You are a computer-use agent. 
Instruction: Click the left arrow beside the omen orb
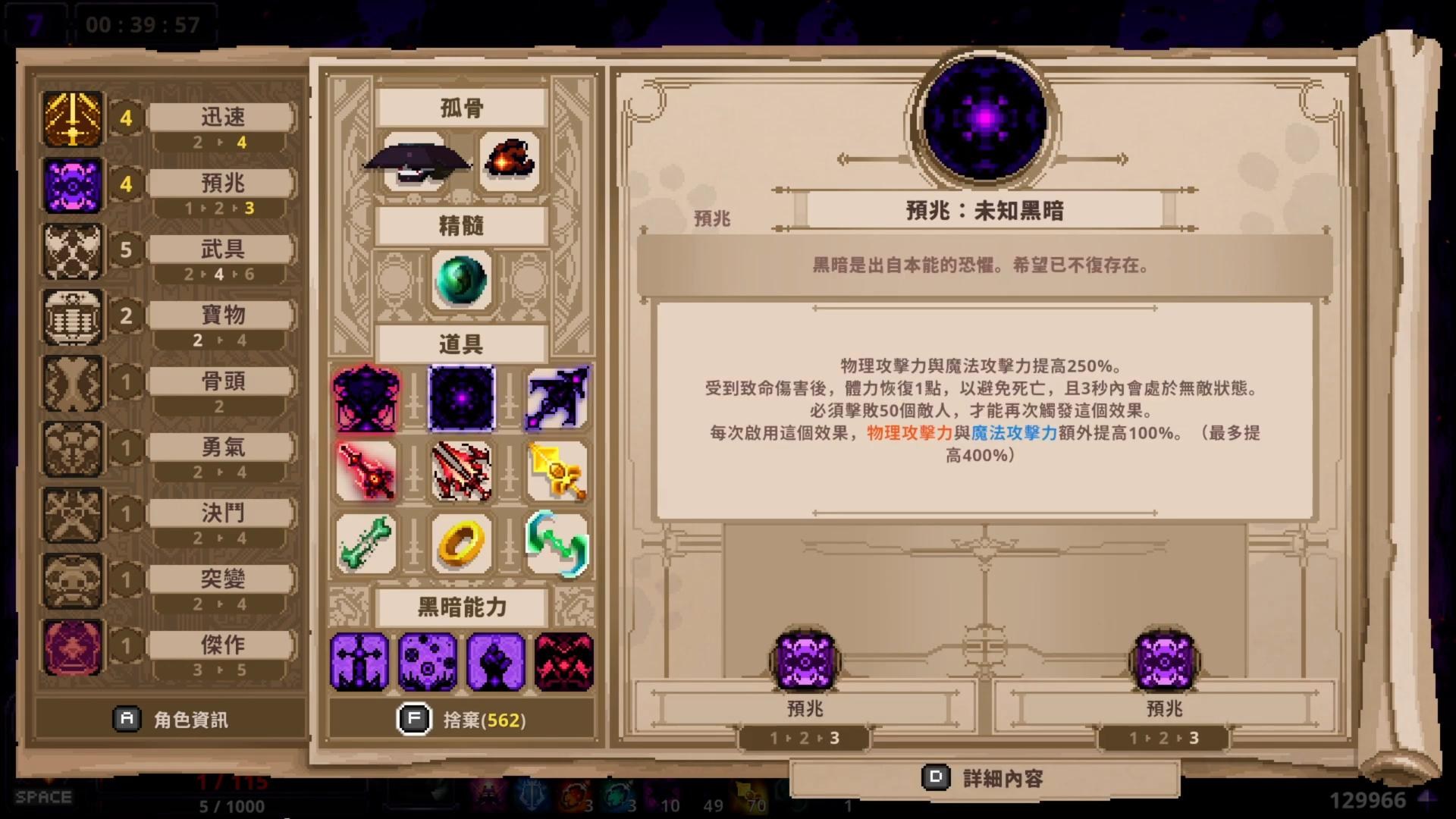click(844, 159)
